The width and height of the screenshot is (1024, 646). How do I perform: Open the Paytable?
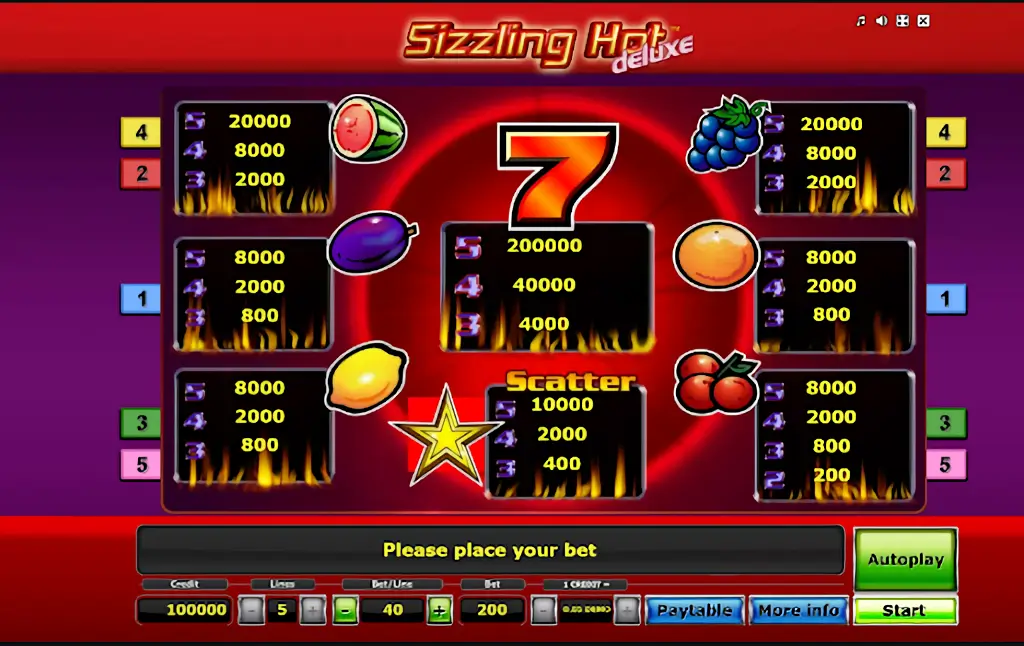click(x=694, y=610)
